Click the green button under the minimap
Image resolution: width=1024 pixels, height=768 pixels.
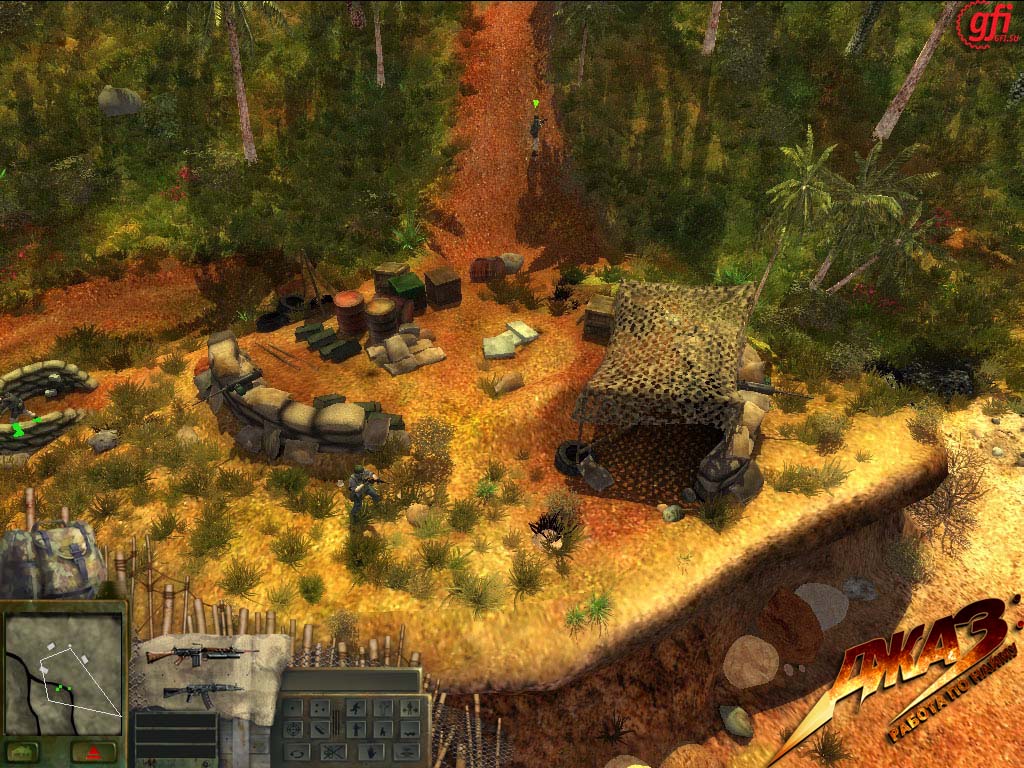point(22,751)
